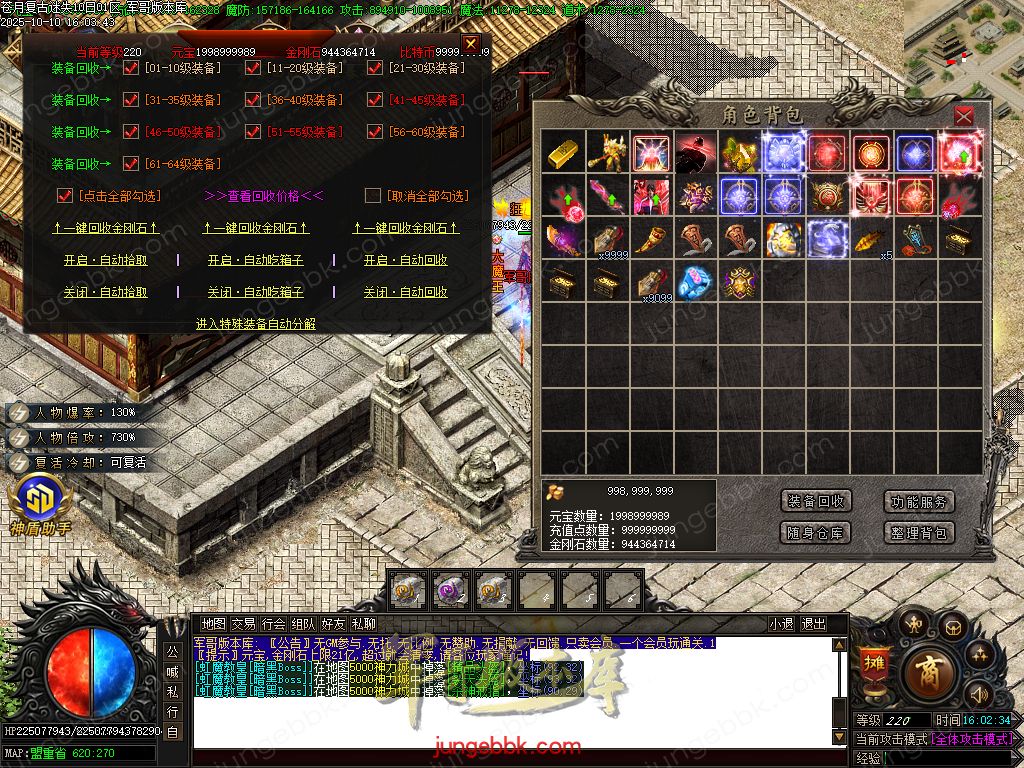
Task: Click the 退出 exit button
Action: pos(813,624)
